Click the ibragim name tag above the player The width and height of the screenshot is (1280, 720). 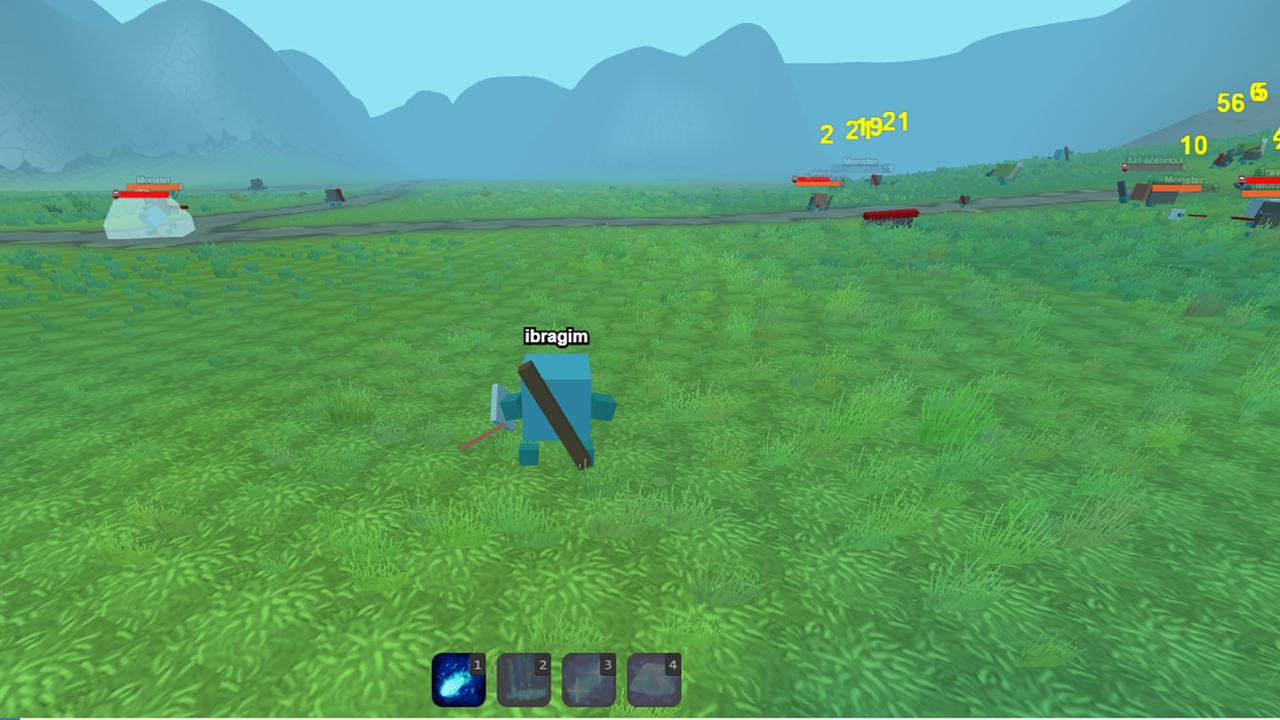556,337
